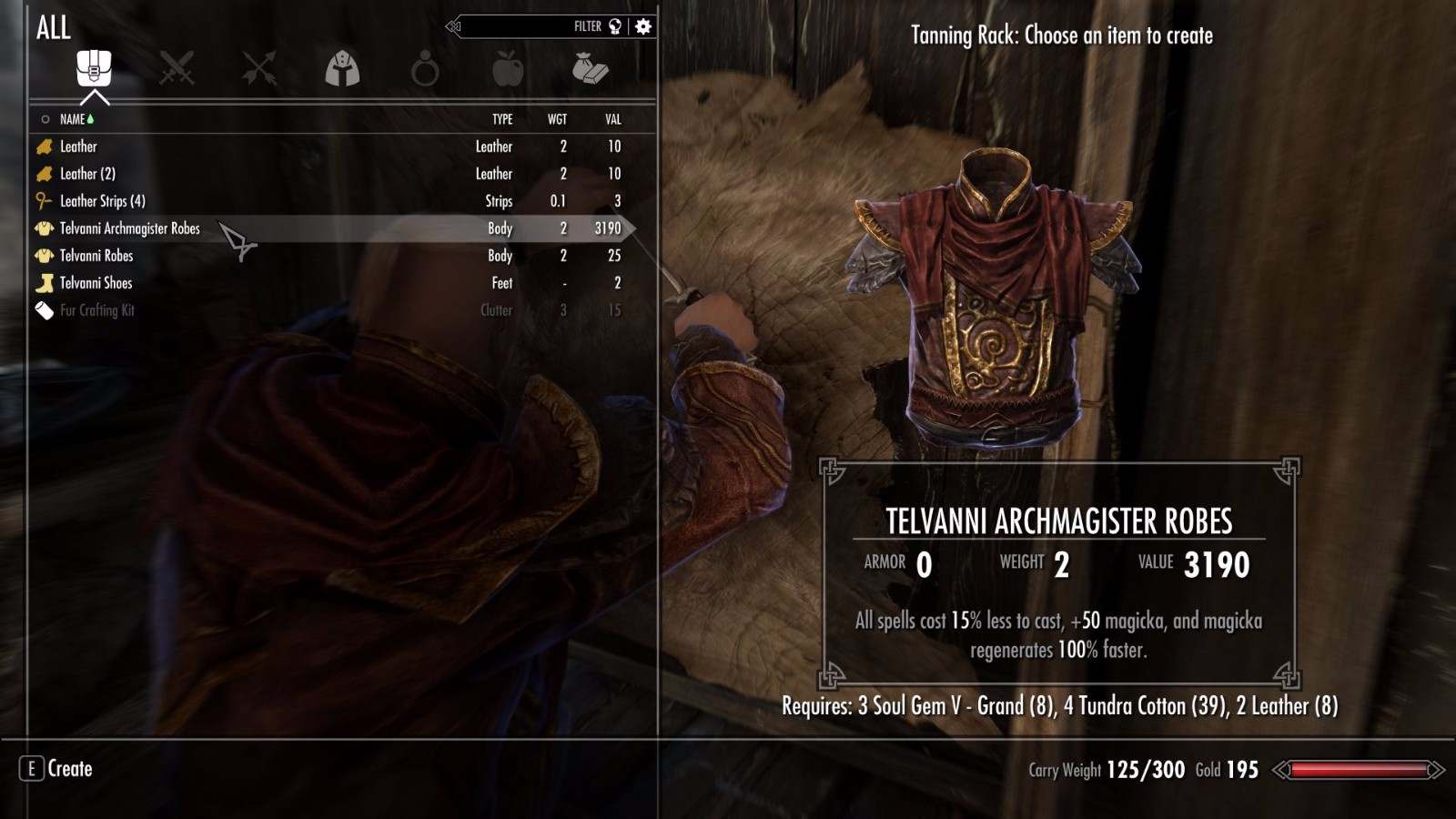Screen dimensions: 1456x819
Task: Select the greyed-out Fur Crafting Kit
Action: coord(96,310)
